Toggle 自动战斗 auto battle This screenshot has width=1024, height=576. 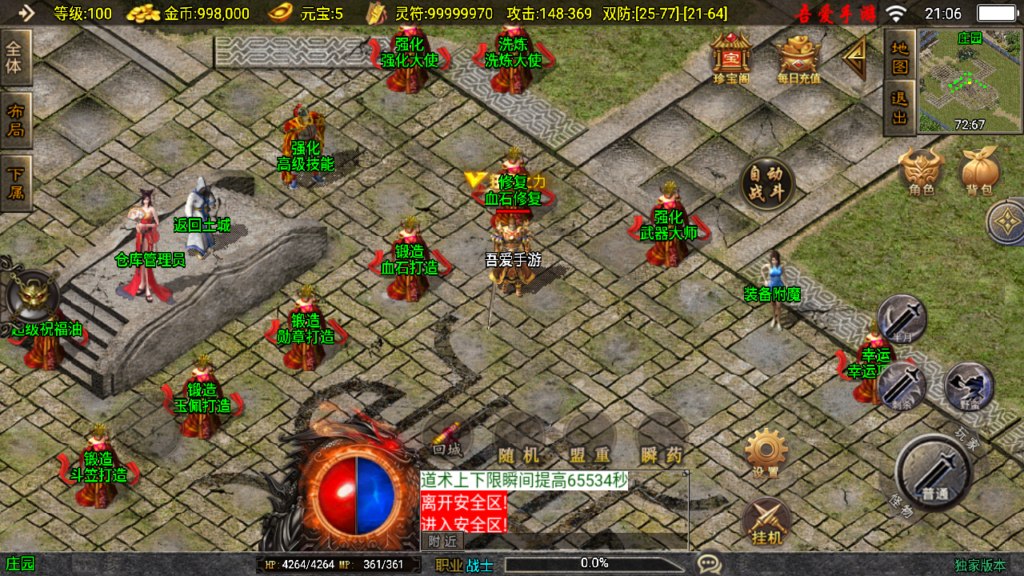coord(767,184)
